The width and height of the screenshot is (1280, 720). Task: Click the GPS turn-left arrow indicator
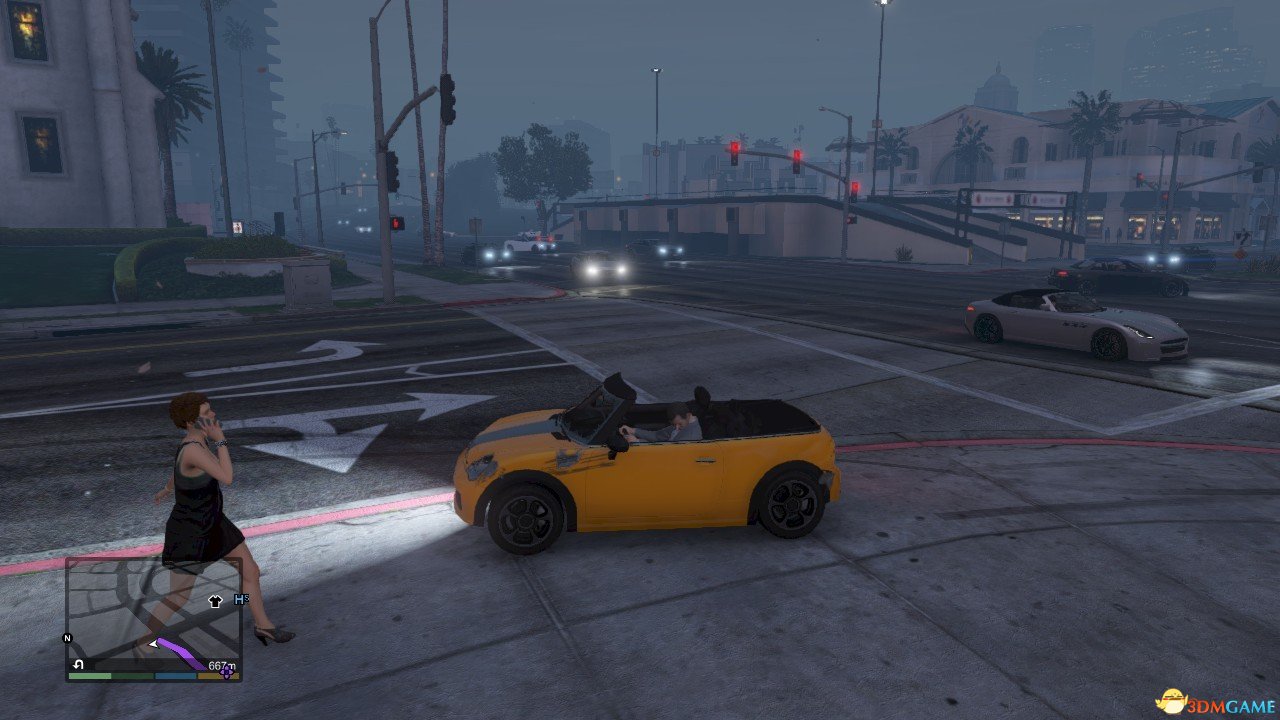(x=78, y=665)
